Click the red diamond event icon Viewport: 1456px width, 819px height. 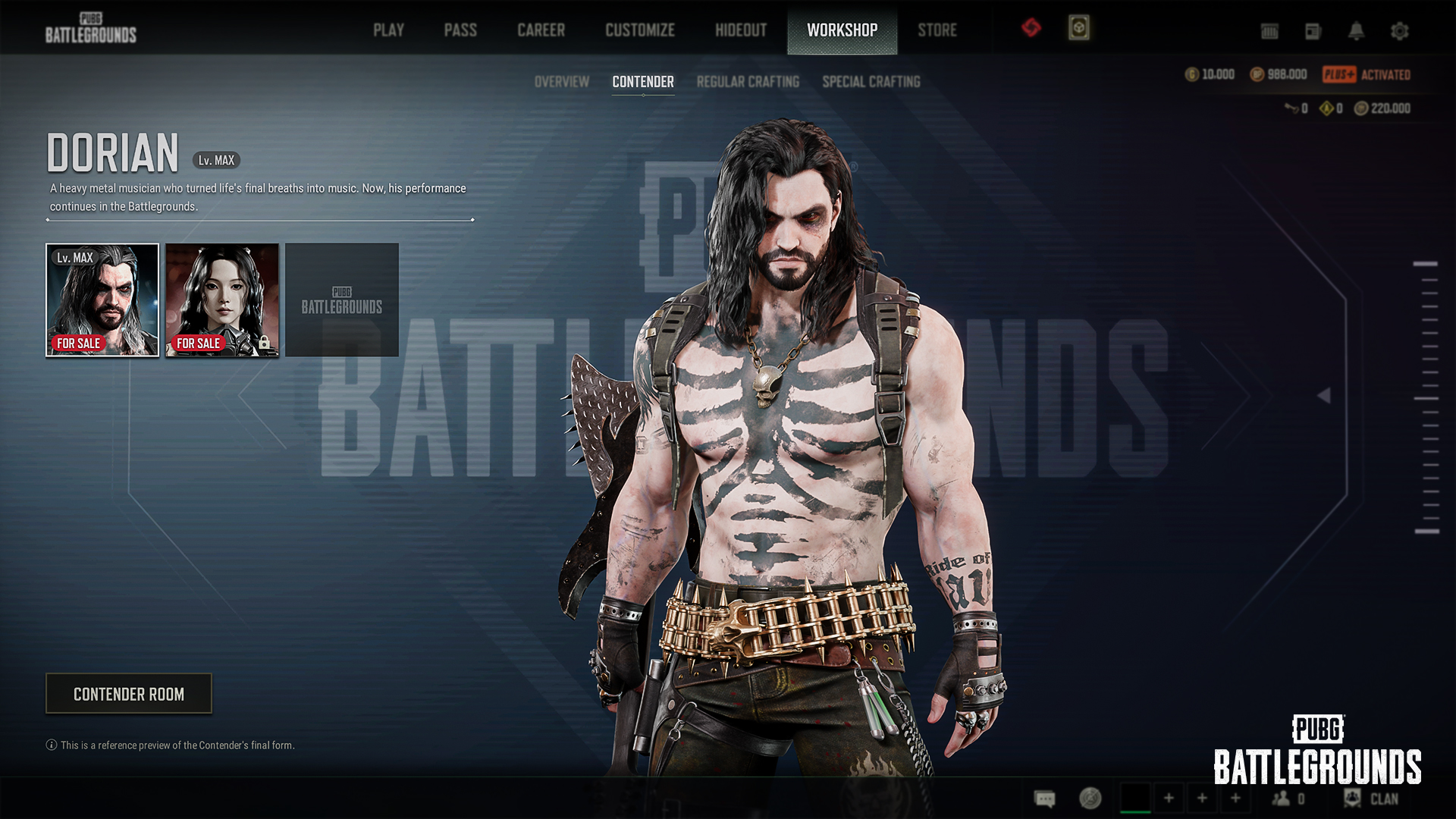pyautogui.click(x=1031, y=29)
